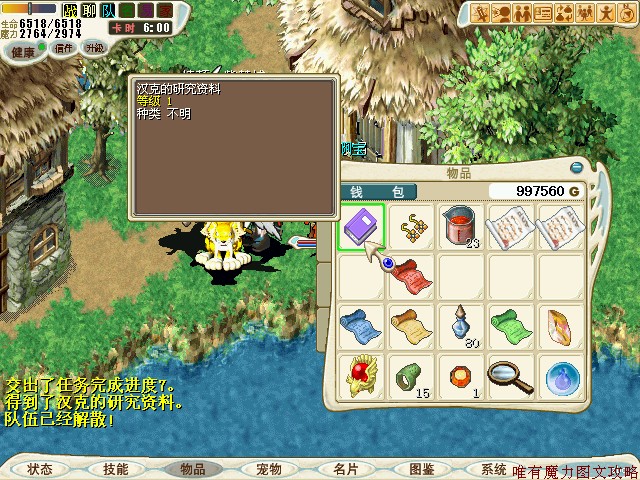Screen dimensions: 640x480
Task: Select the blue water orb item
Action: (x=560, y=375)
